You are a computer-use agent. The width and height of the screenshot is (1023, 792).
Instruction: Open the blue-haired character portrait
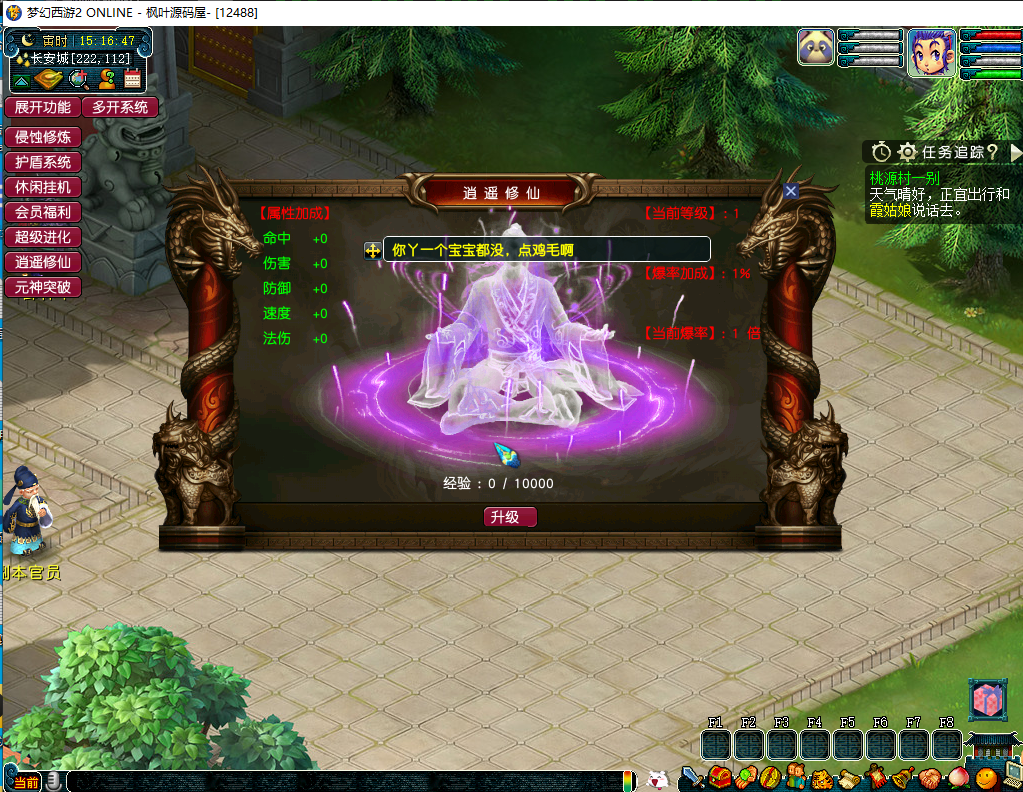click(931, 52)
